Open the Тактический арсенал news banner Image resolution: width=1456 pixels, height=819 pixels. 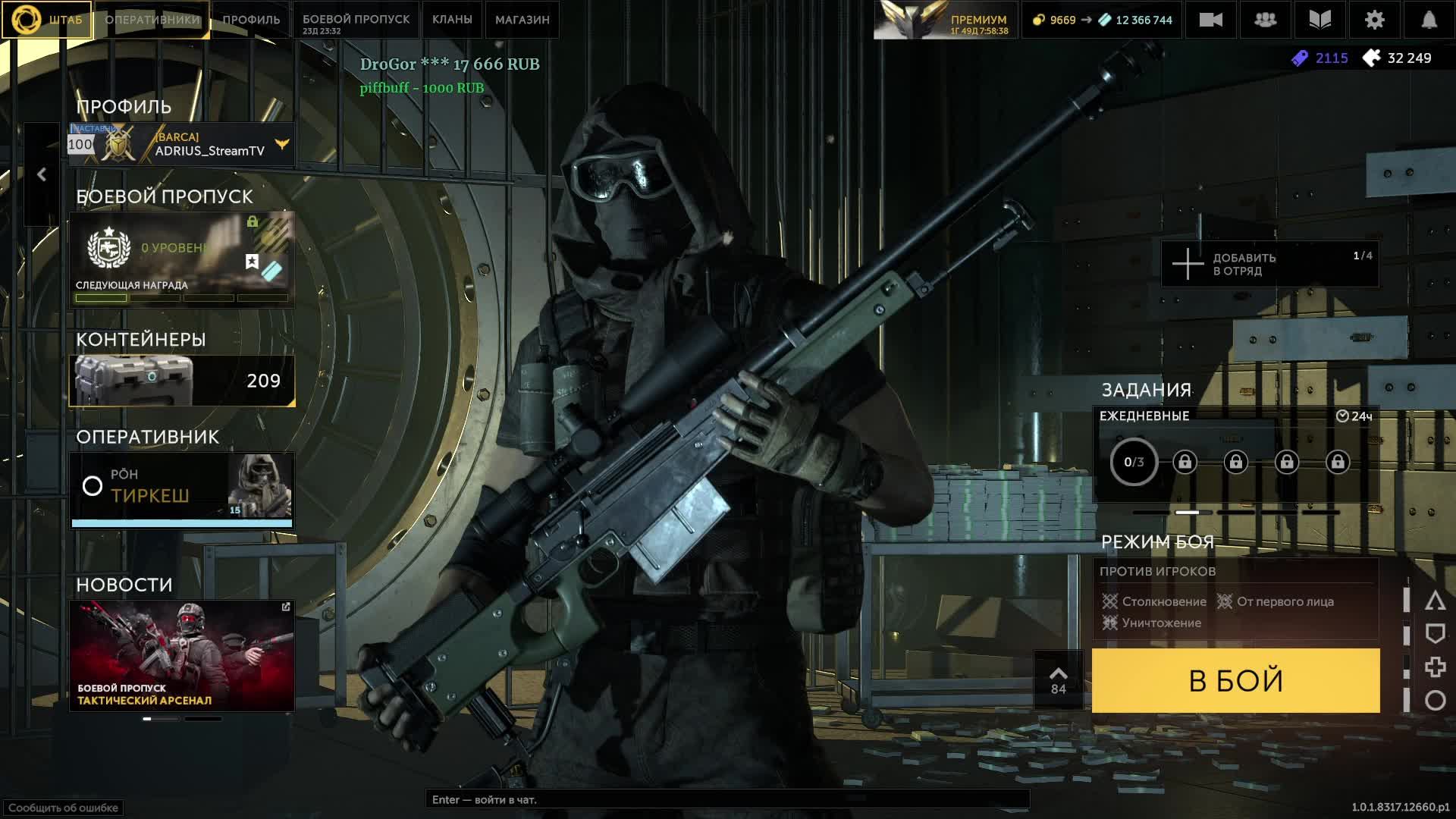coord(182,655)
